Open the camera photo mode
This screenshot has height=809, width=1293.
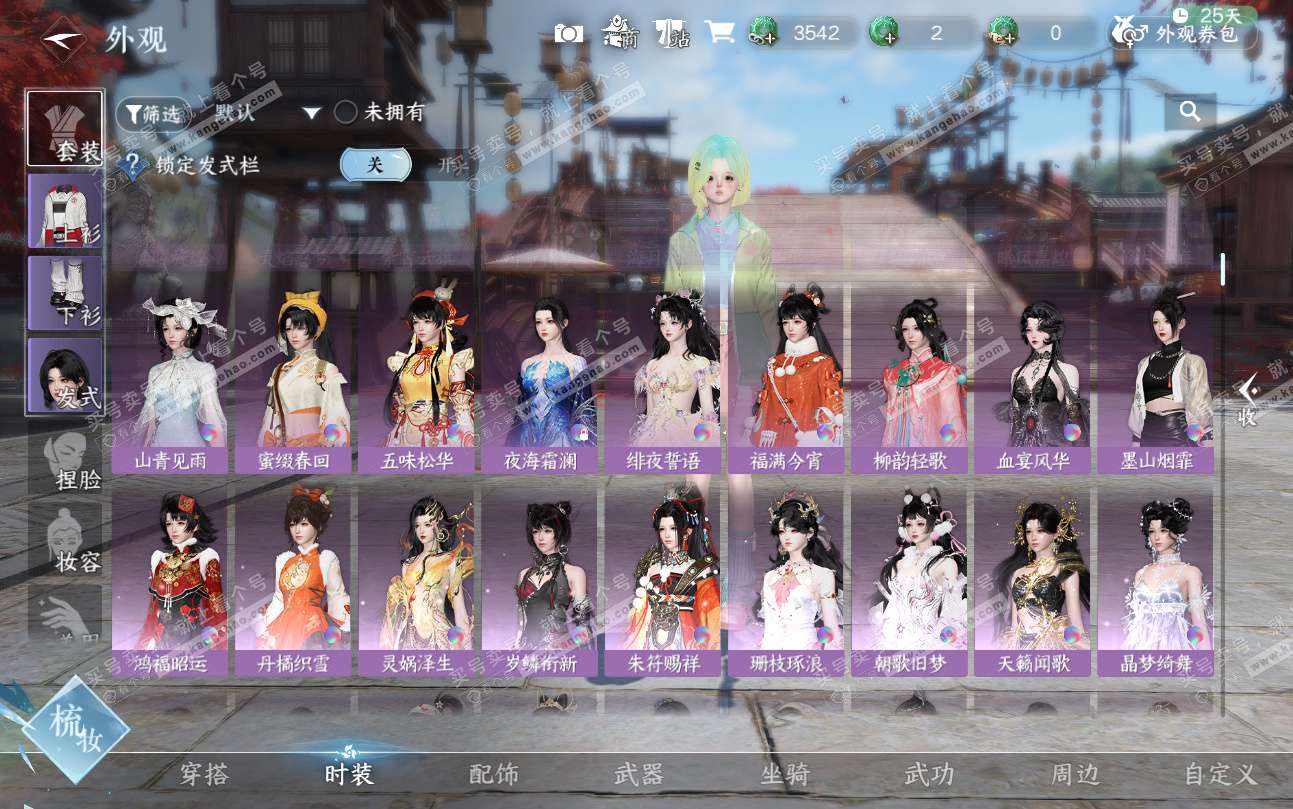pyautogui.click(x=569, y=33)
